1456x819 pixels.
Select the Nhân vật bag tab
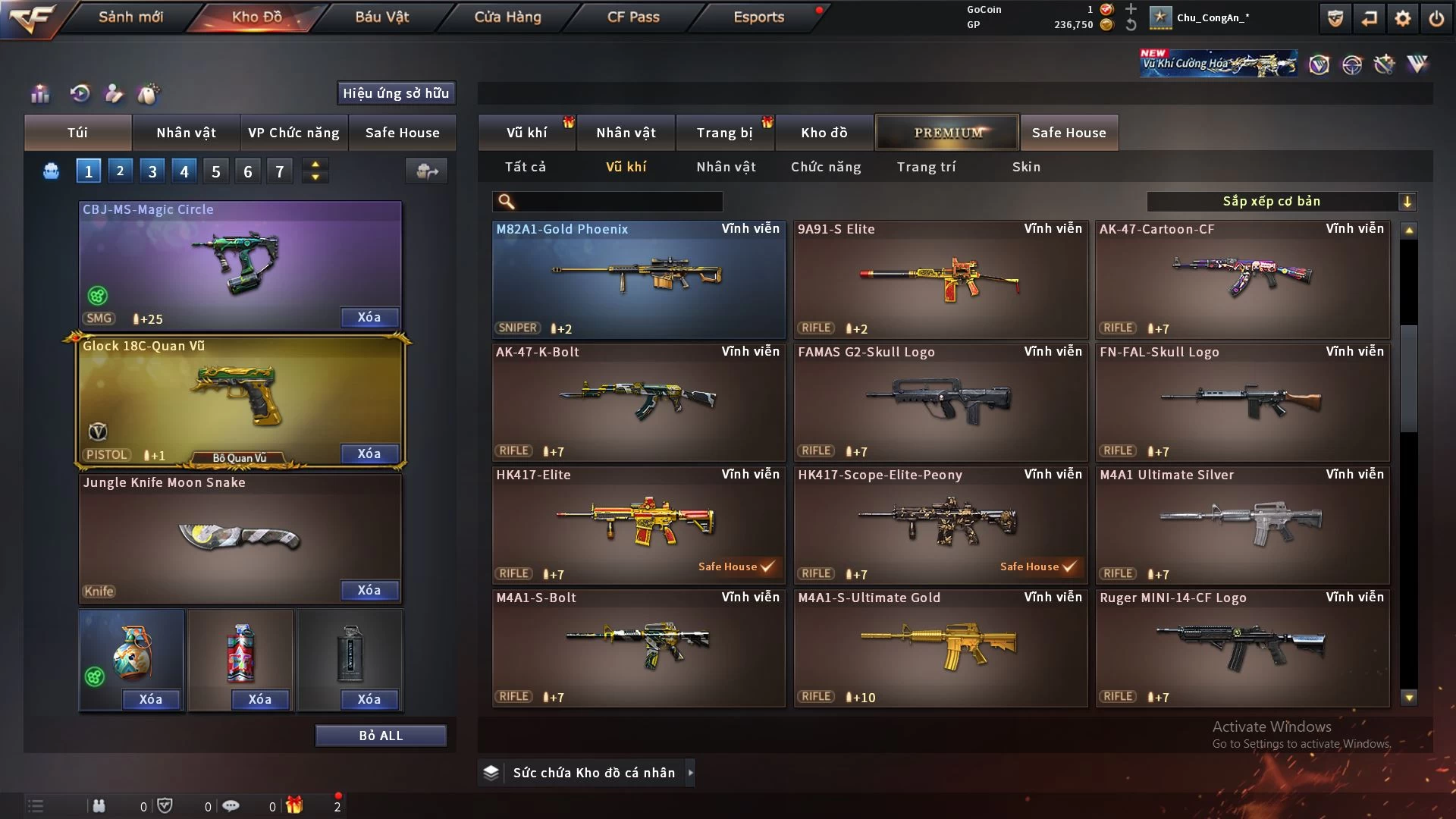(186, 133)
